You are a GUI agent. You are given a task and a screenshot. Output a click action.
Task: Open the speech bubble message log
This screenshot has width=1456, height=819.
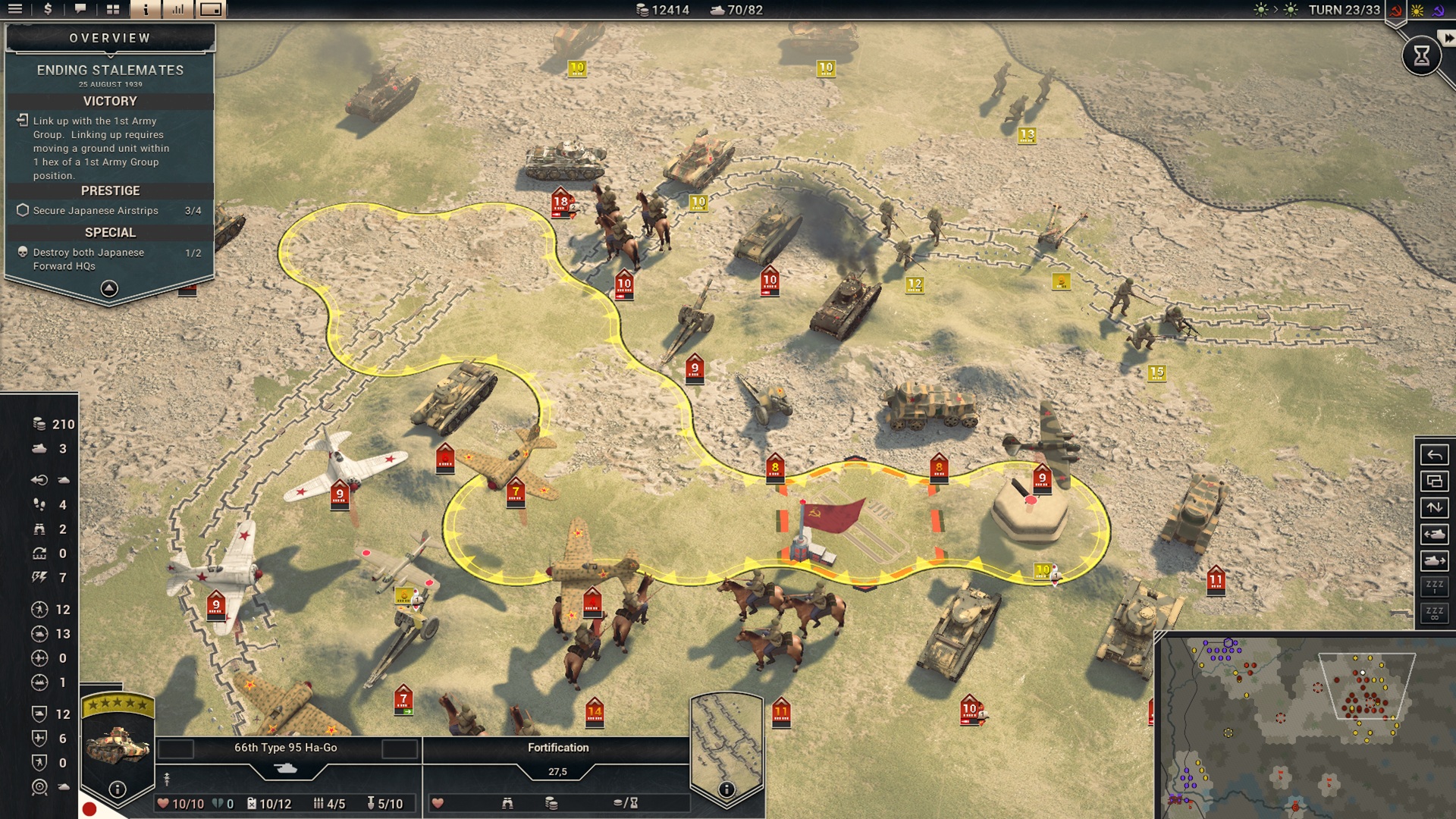(80, 9)
